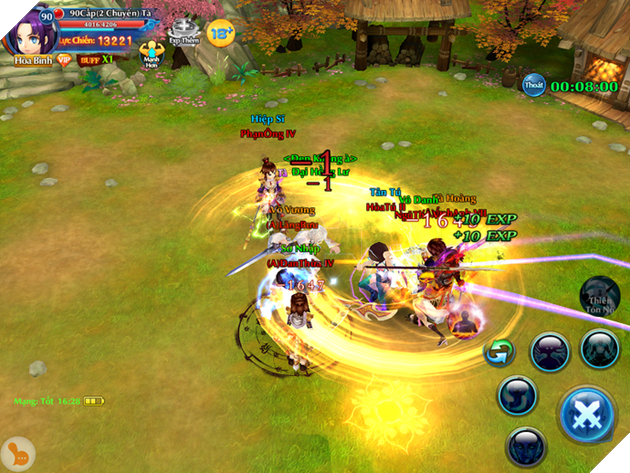Screen dimensions: 630x473
Task: Open the BUFF X1 indicator
Action: [x=98, y=60]
